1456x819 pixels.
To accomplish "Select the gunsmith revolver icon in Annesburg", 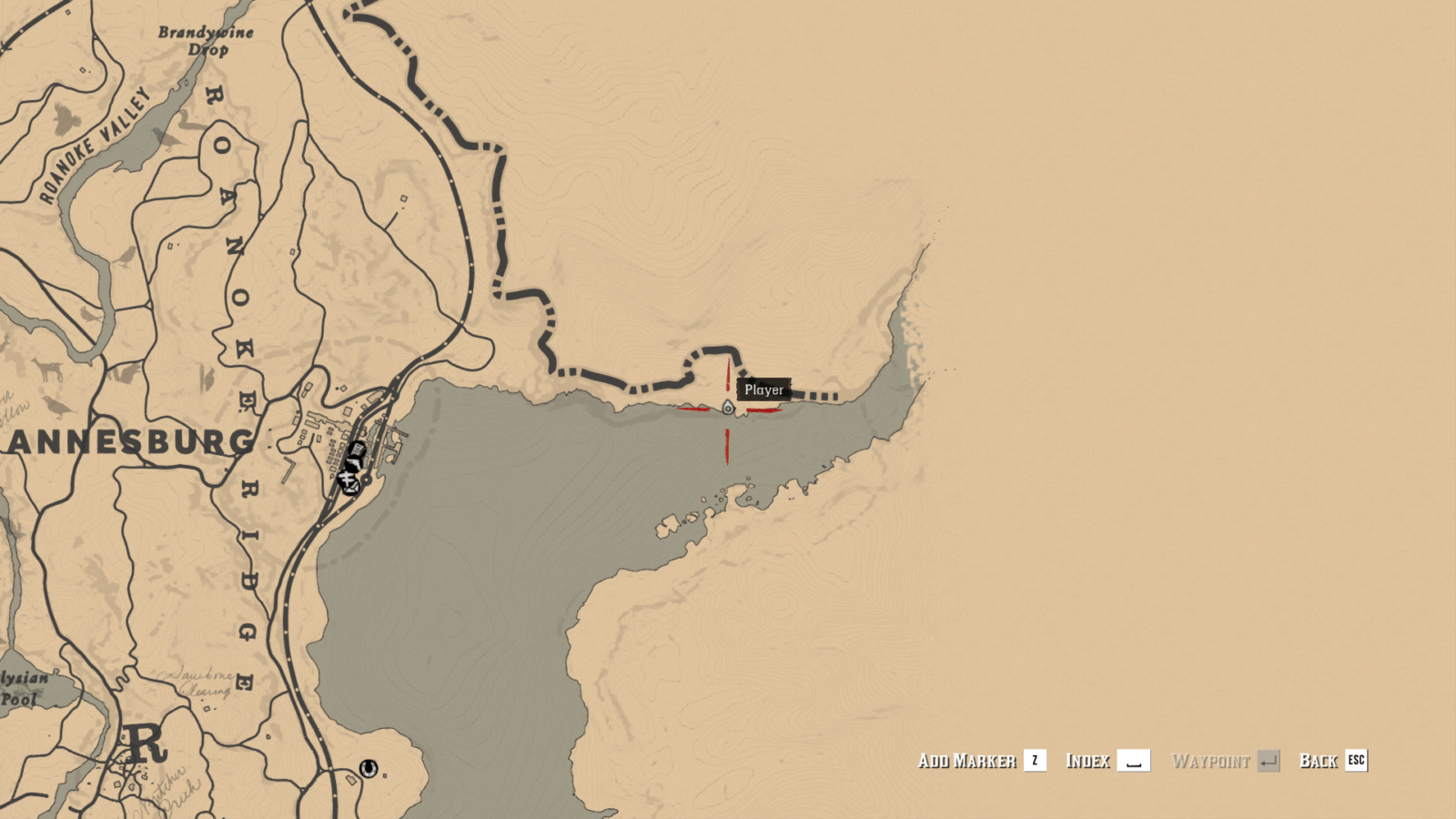I will pos(354,462).
